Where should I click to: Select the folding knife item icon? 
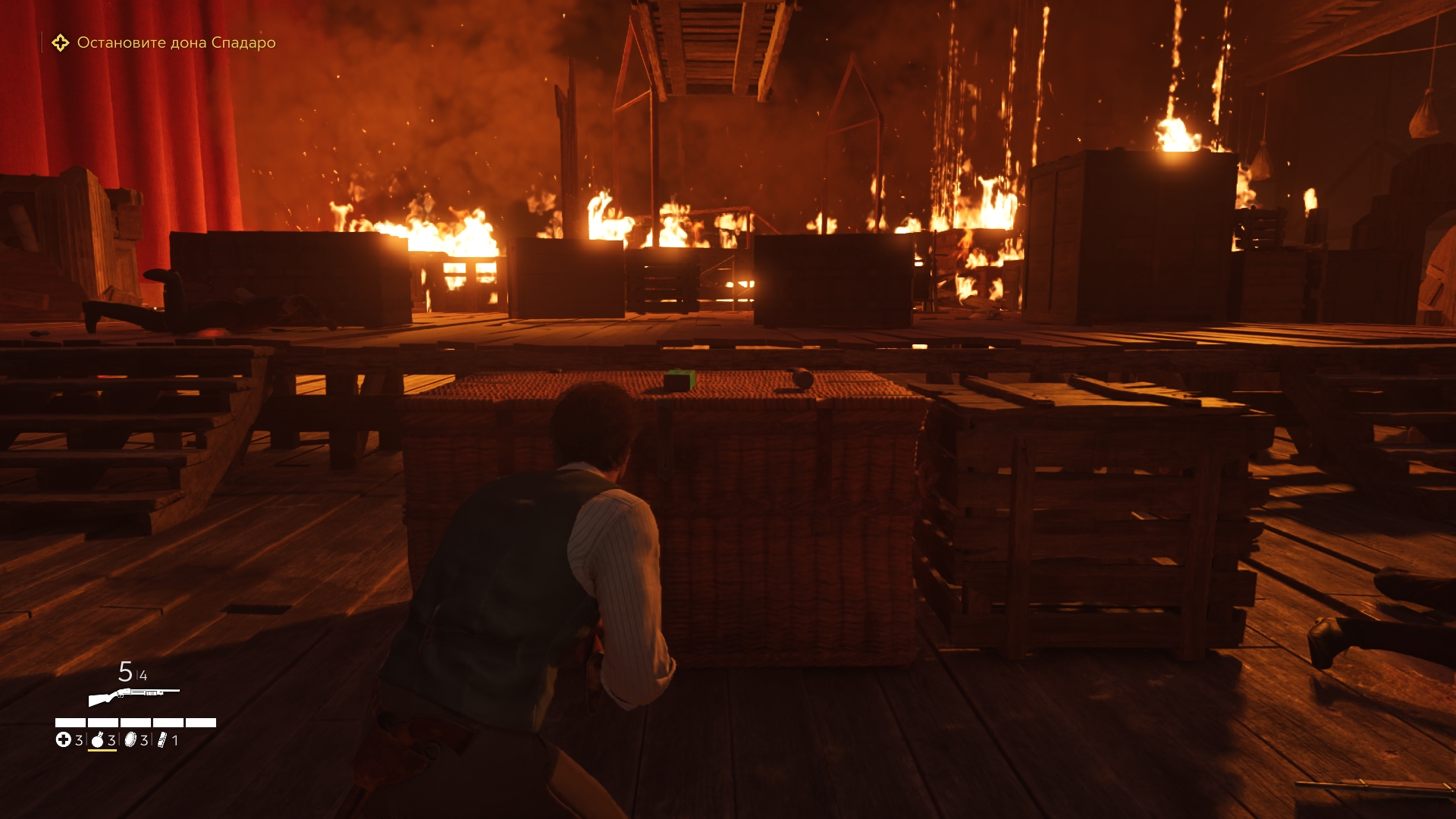[162, 740]
